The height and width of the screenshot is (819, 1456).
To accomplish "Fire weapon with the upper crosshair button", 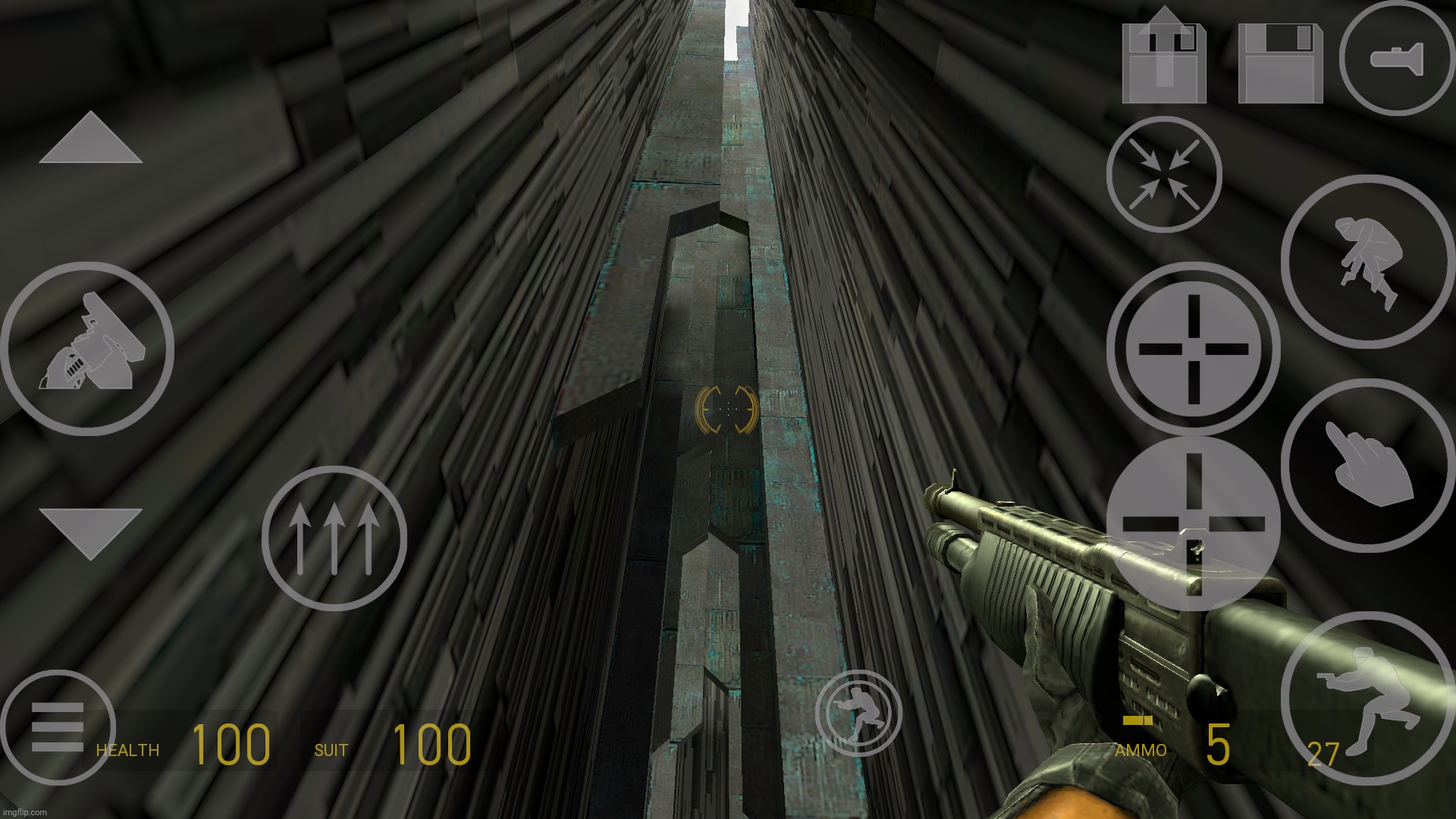I will click(1193, 350).
